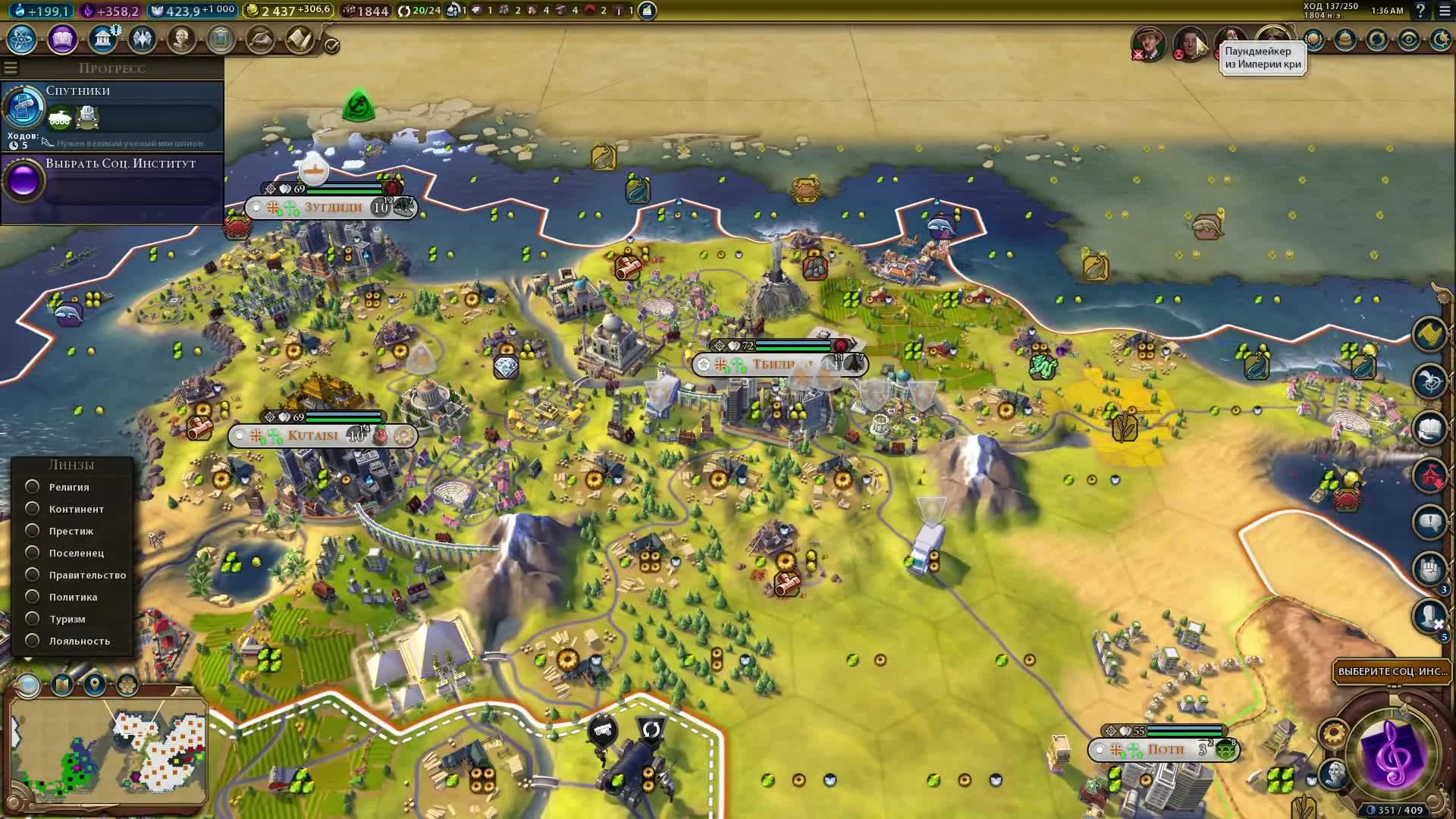Viewport: 1456px width, 819px height.
Task: Open the technology tree via the atom icon
Action: point(23,40)
